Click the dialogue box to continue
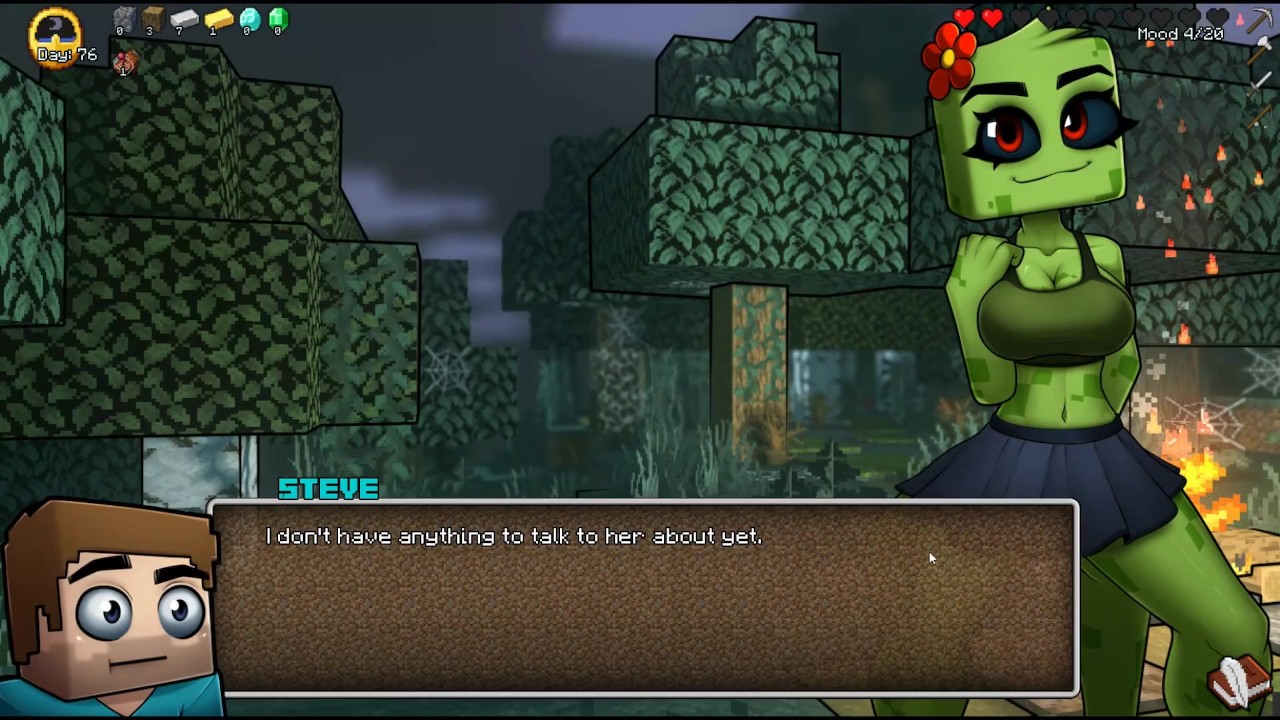The image size is (1280, 720). click(x=645, y=598)
